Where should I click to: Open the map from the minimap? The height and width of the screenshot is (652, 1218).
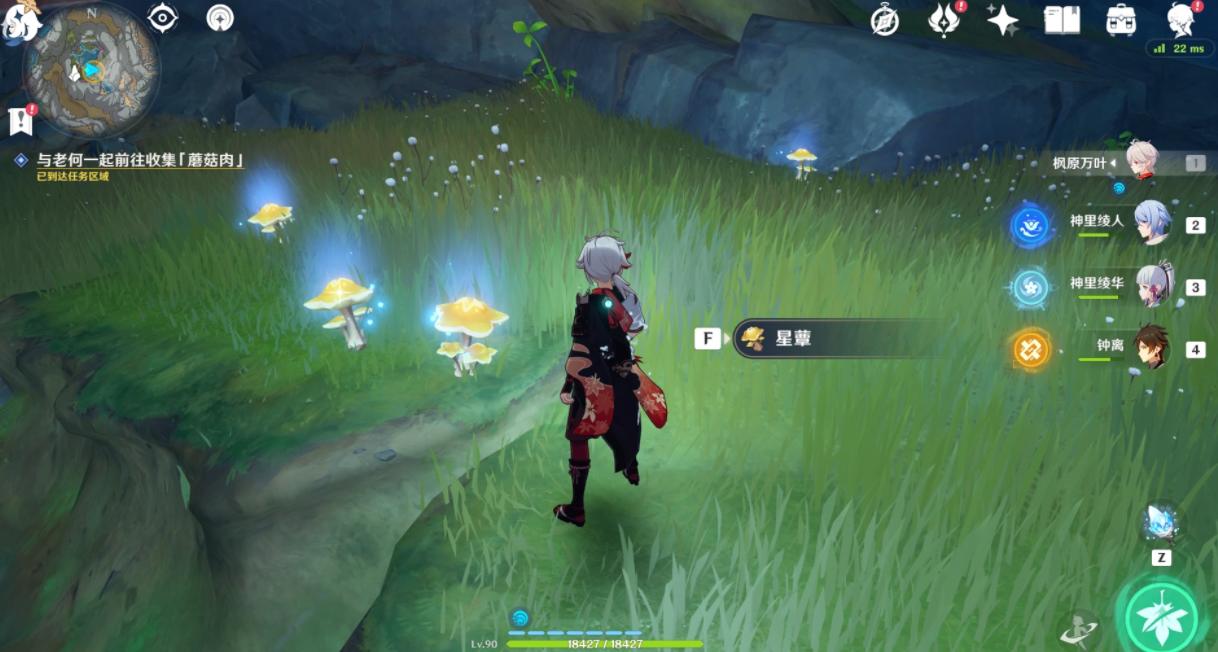click(x=91, y=68)
